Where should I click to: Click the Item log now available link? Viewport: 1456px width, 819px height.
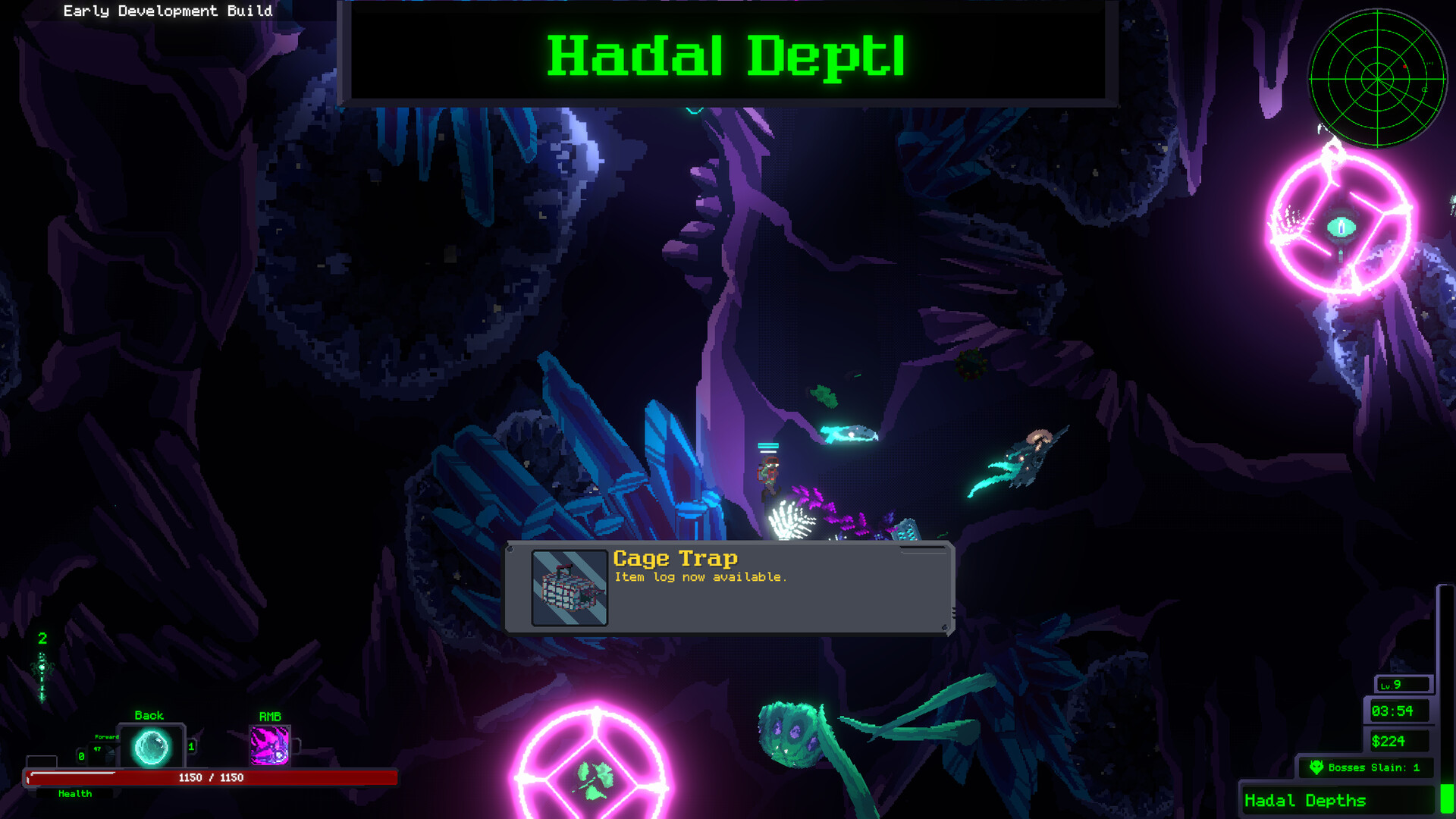701,576
